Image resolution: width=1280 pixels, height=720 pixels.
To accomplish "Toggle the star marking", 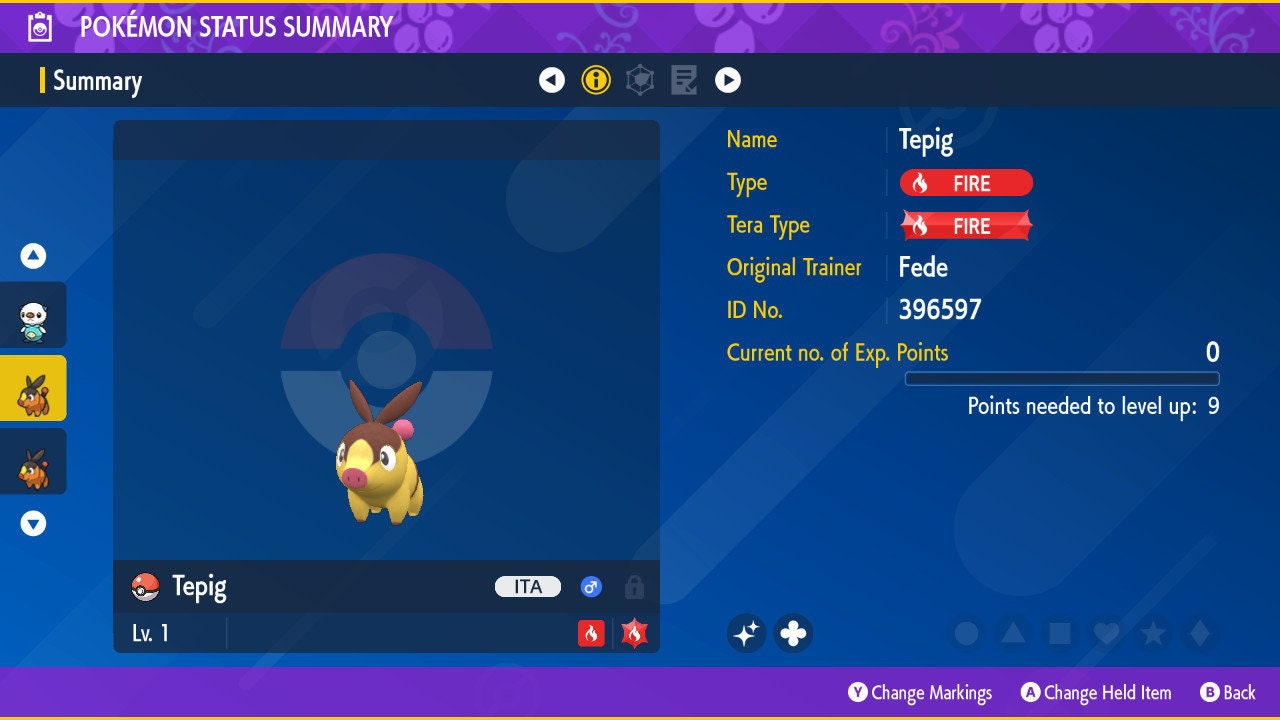I will click(x=1153, y=633).
